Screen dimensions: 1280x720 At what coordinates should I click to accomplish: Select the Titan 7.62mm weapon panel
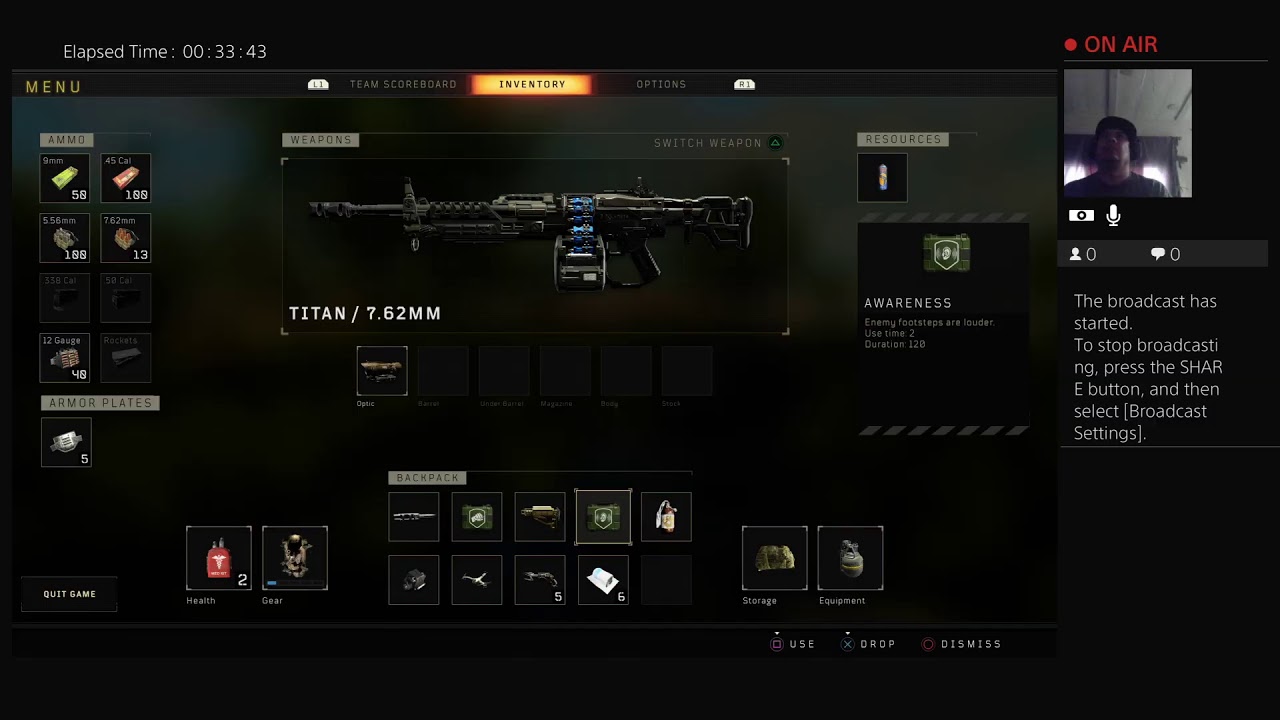(x=535, y=245)
